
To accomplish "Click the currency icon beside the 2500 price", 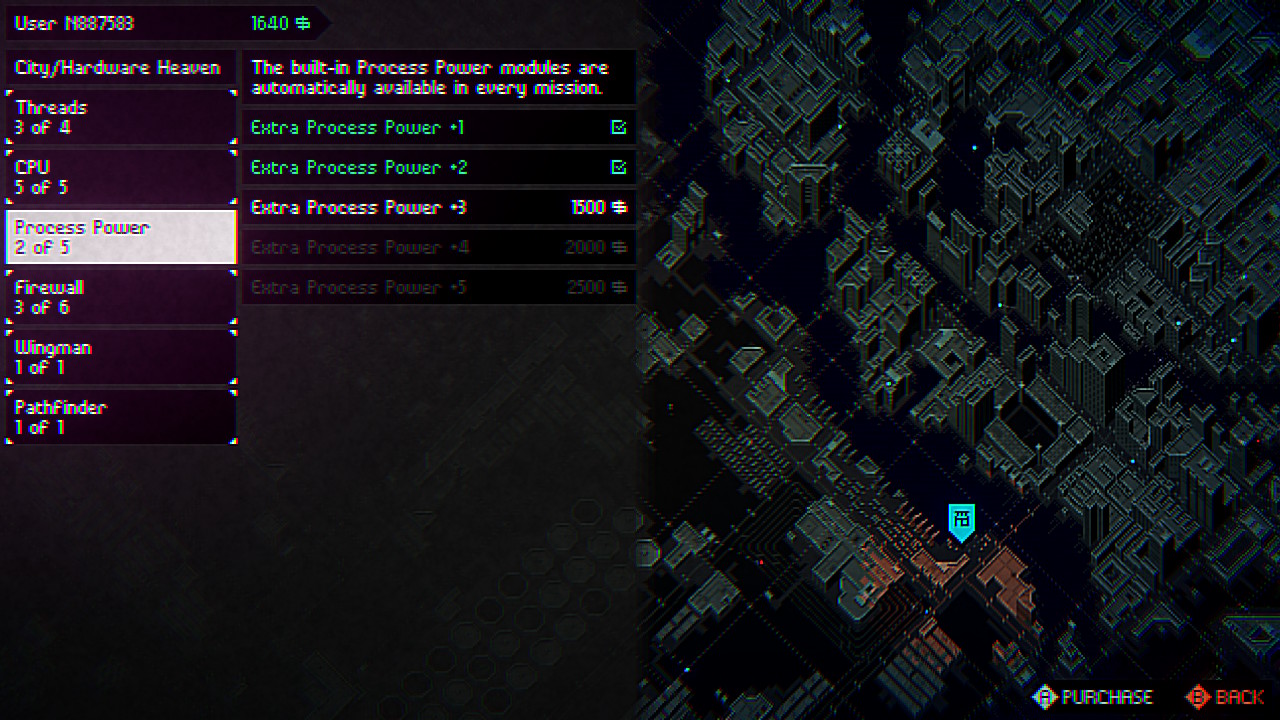I will tap(620, 287).
